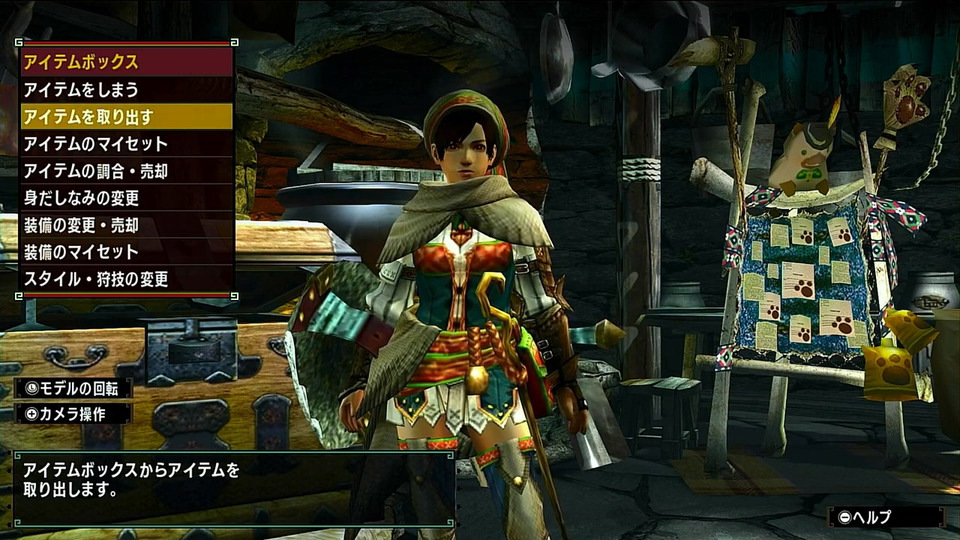Select 身だしなみの変更 appearance option
The width and height of the screenshot is (960, 540).
pyautogui.click(x=126, y=198)
